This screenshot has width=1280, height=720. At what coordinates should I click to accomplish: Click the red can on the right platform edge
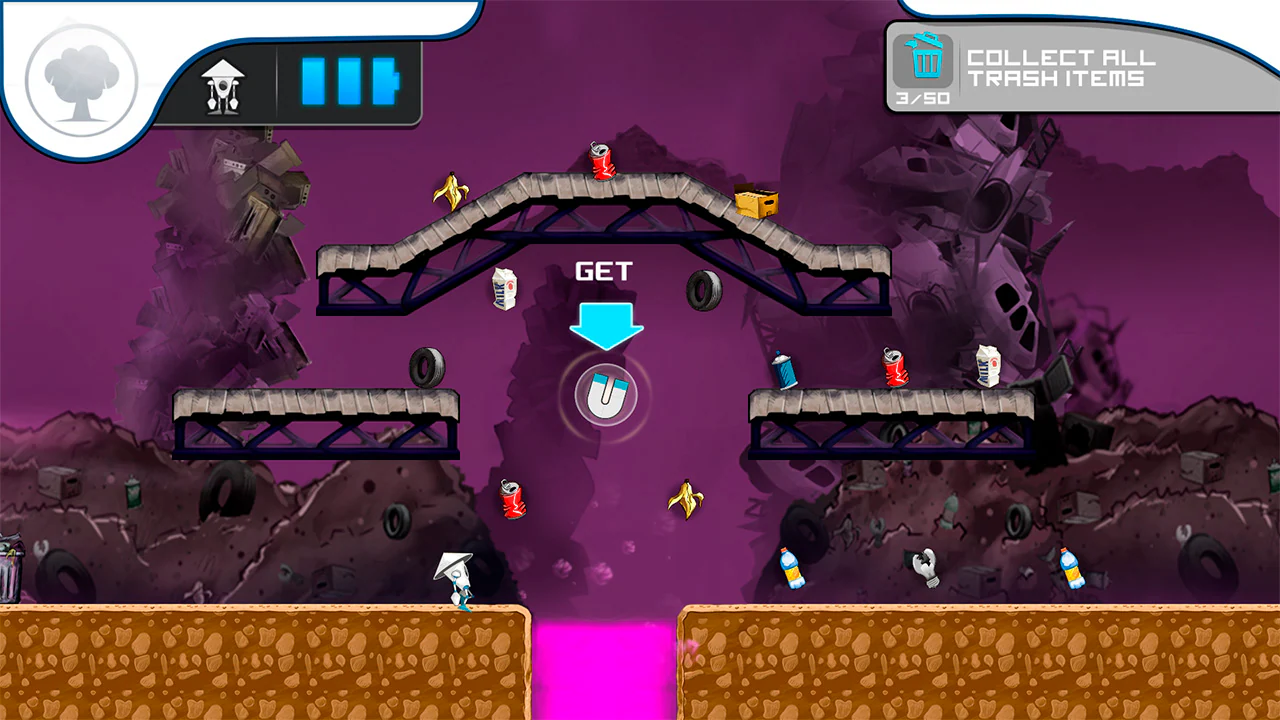point(893,367)
